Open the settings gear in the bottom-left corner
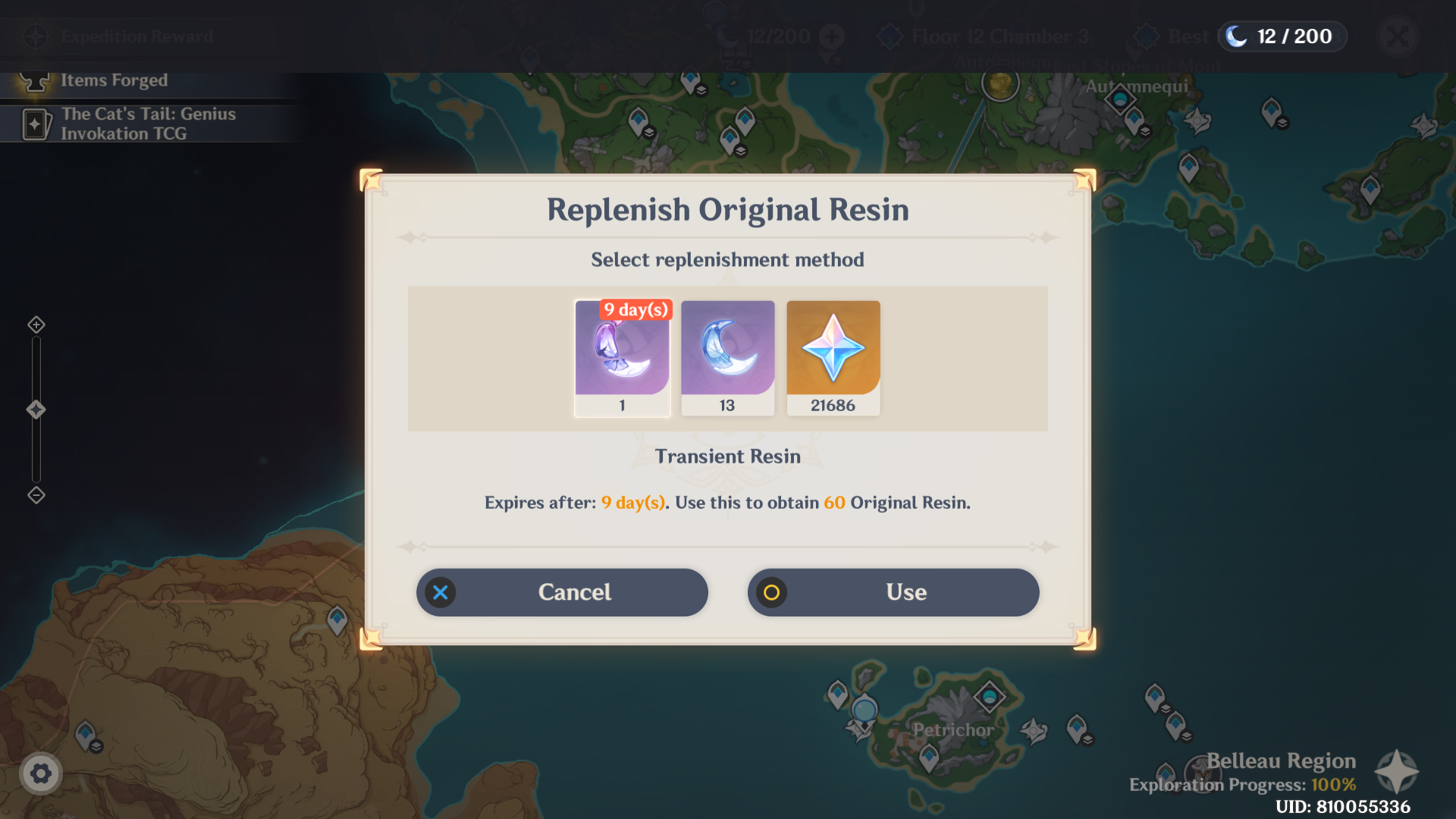The image size is (1456, 819). pos(41,774)
